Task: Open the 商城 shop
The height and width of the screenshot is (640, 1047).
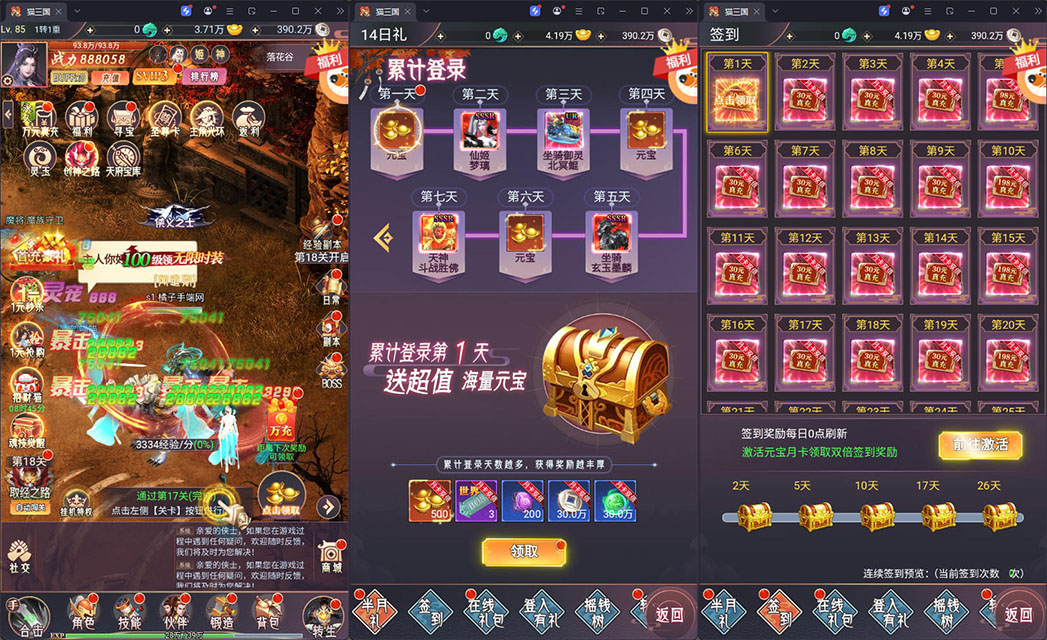Action: (329, 555)
